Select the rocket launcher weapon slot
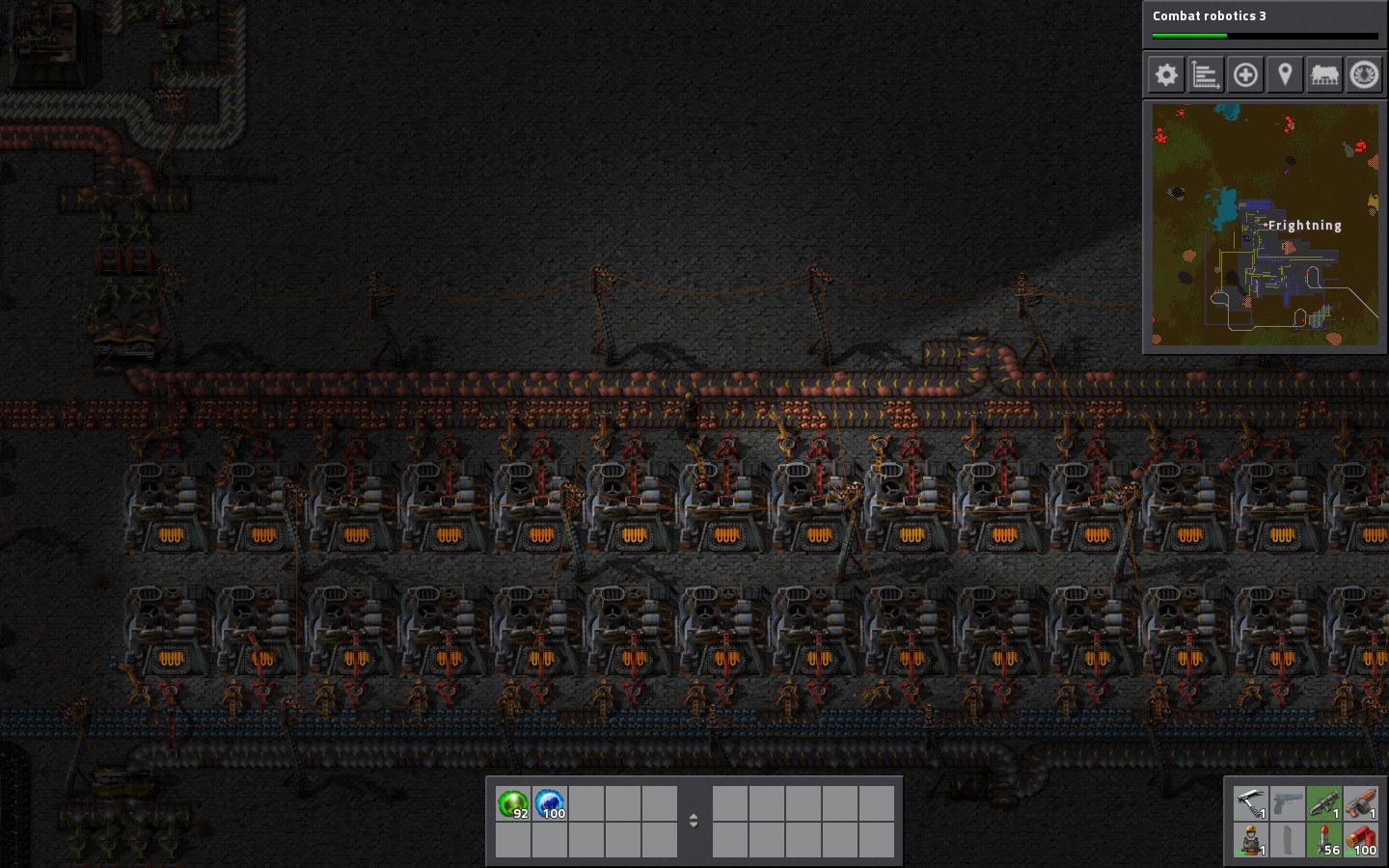 tap(1324, 802)
